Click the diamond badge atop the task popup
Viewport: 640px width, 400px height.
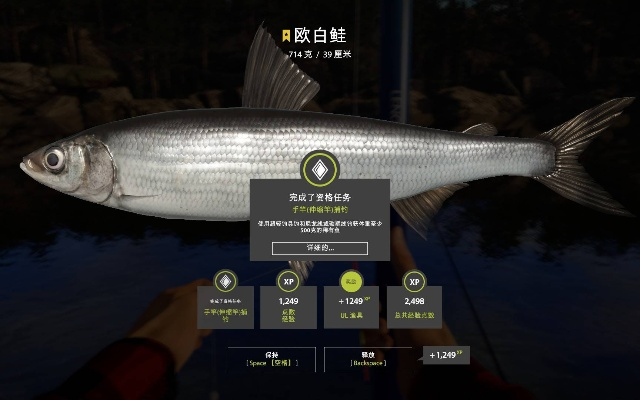point(320,167)
